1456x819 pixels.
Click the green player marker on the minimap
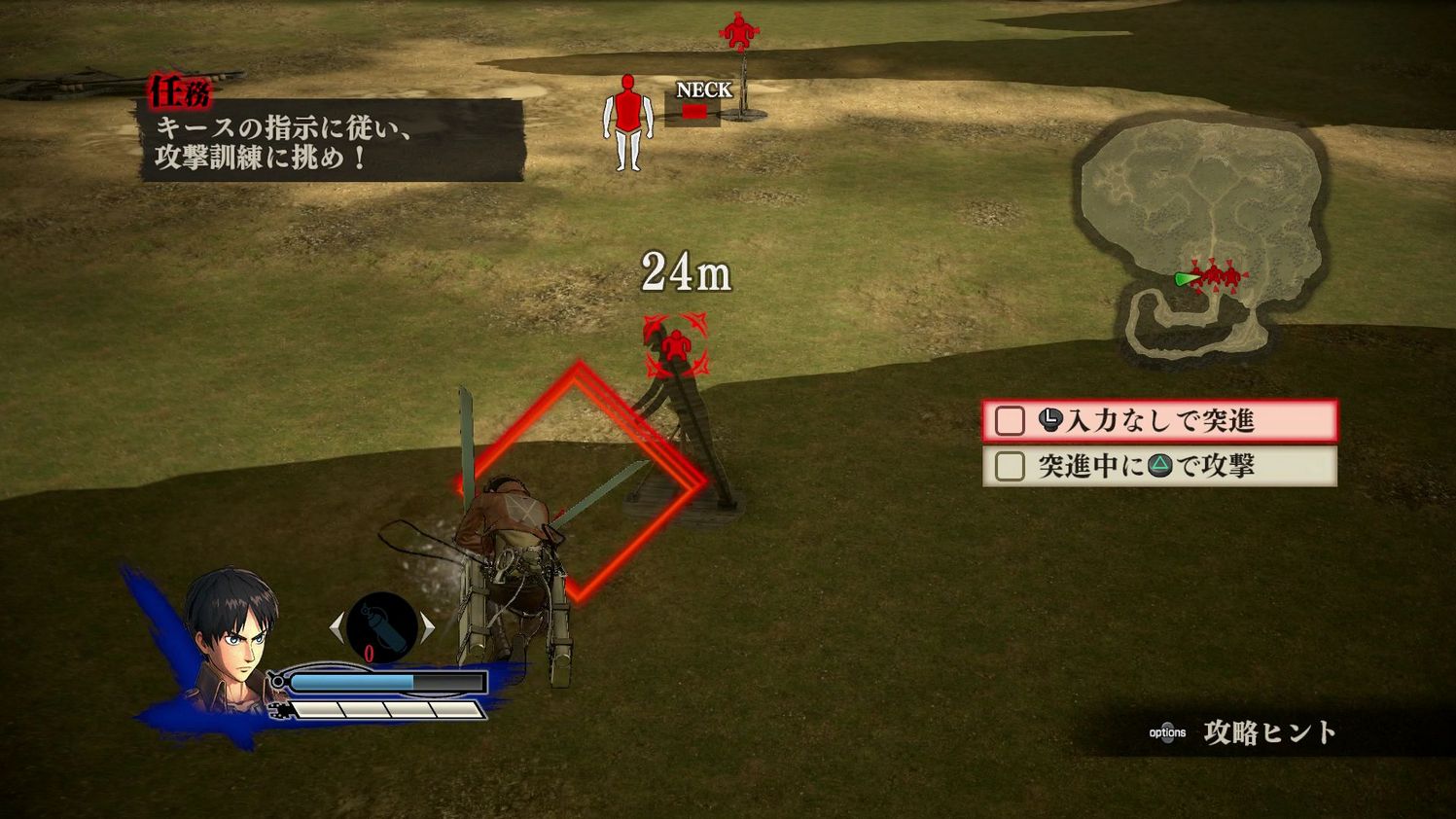[1186, 278]
